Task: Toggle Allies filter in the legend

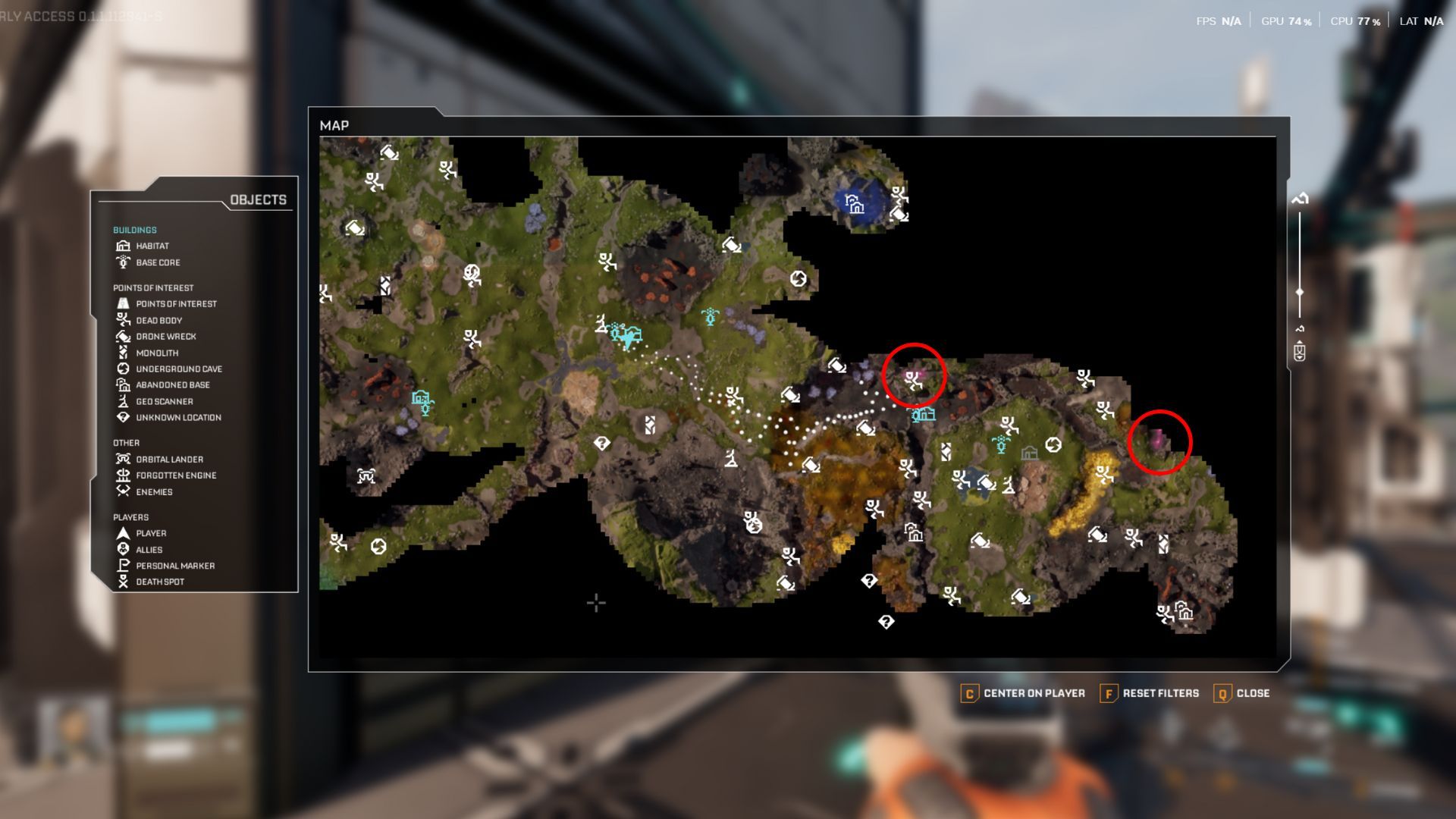Action: (148, 550)
